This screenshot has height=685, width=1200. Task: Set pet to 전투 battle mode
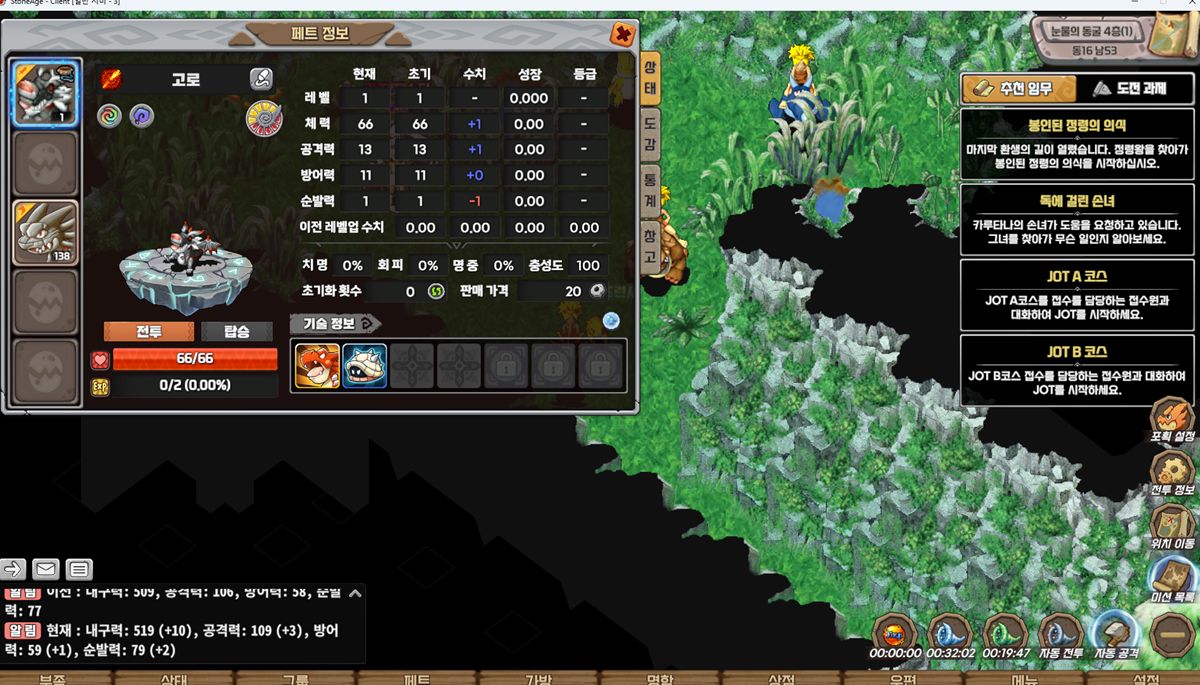(149, 331)
